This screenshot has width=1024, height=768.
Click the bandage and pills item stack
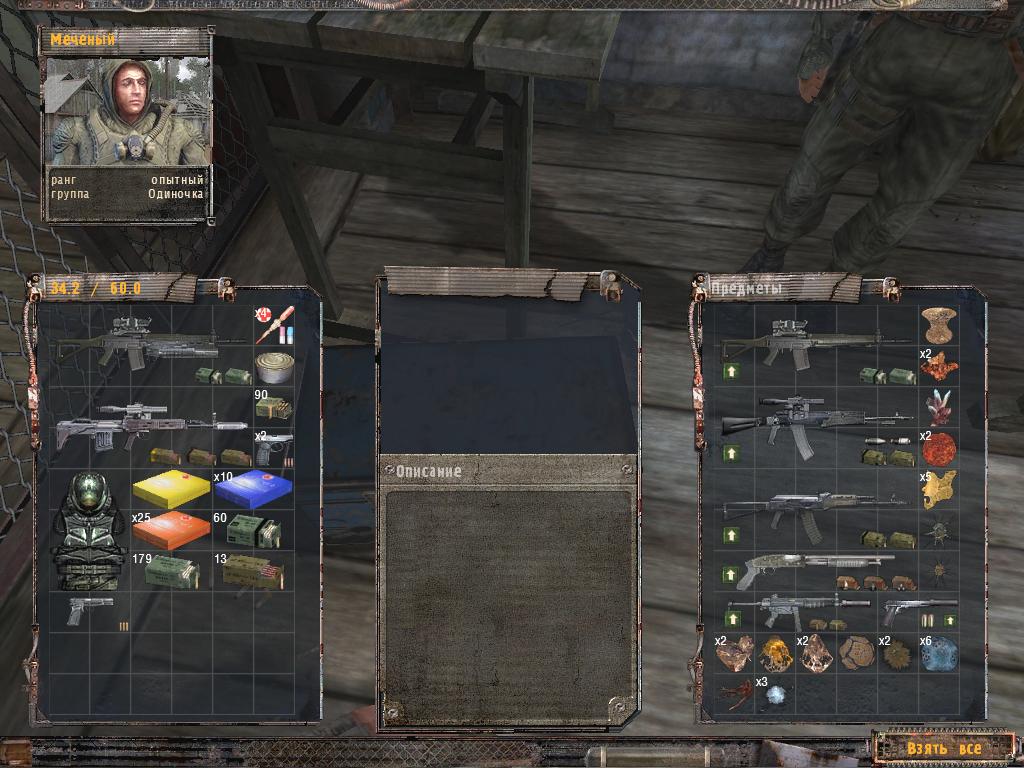pos(274,324)
